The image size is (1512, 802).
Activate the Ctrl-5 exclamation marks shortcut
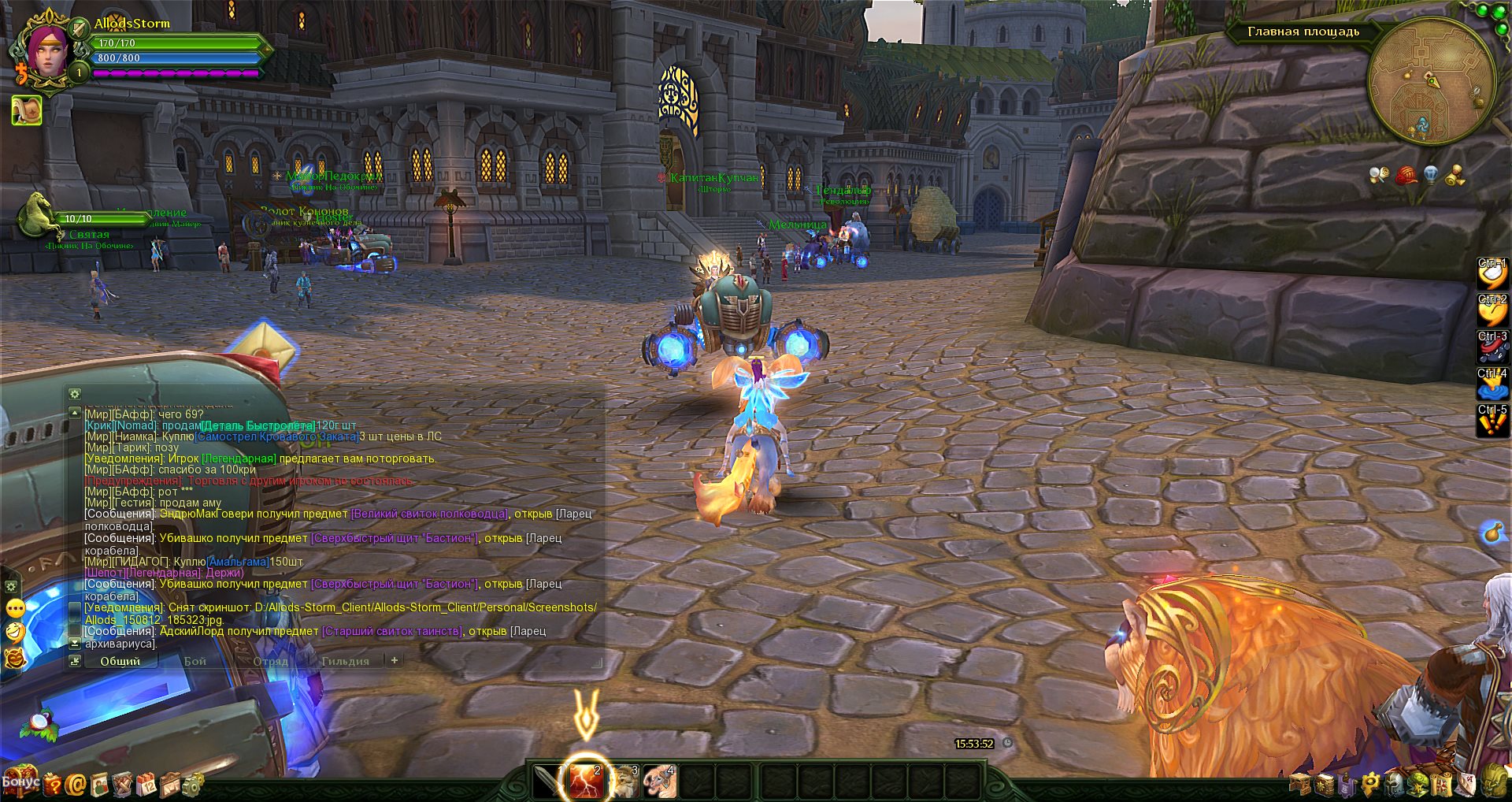pos(1492,421)
